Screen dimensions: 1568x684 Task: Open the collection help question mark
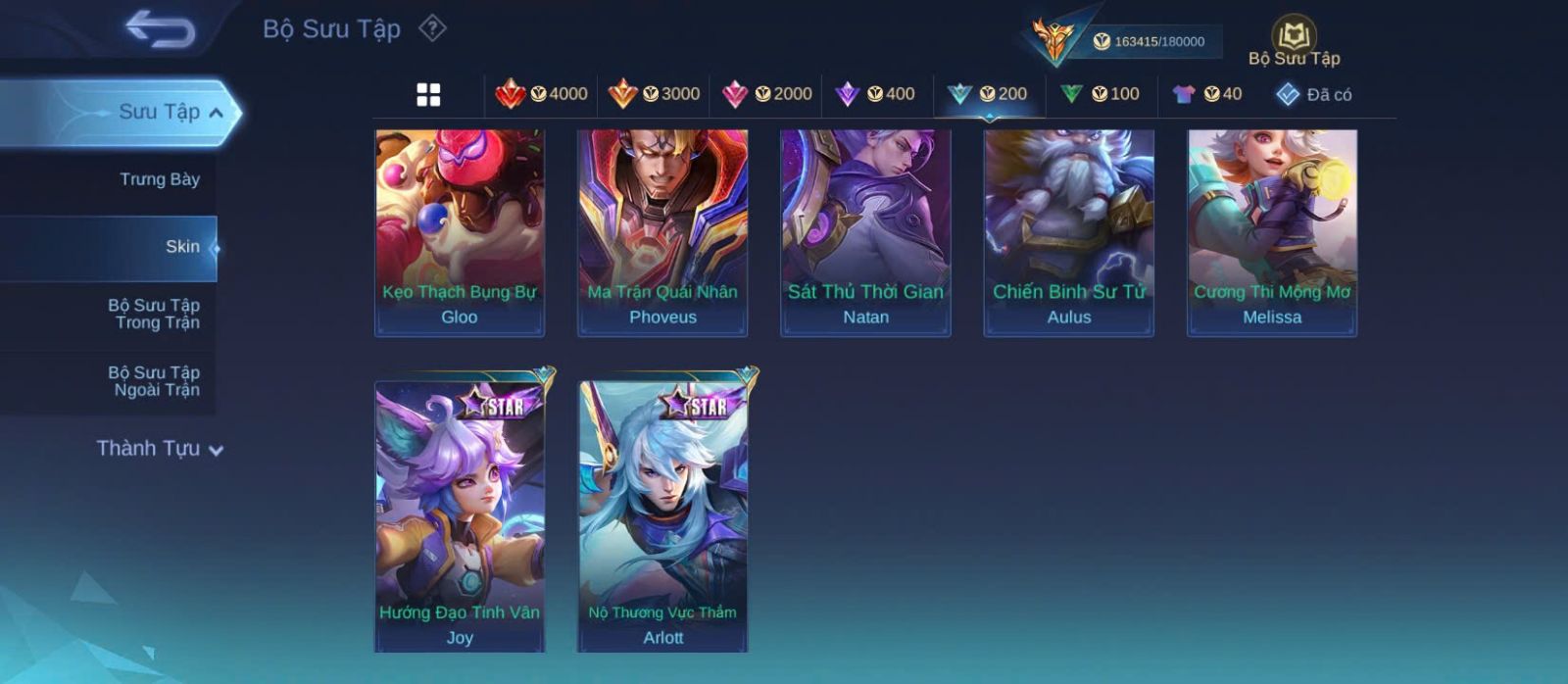point(432,28)
